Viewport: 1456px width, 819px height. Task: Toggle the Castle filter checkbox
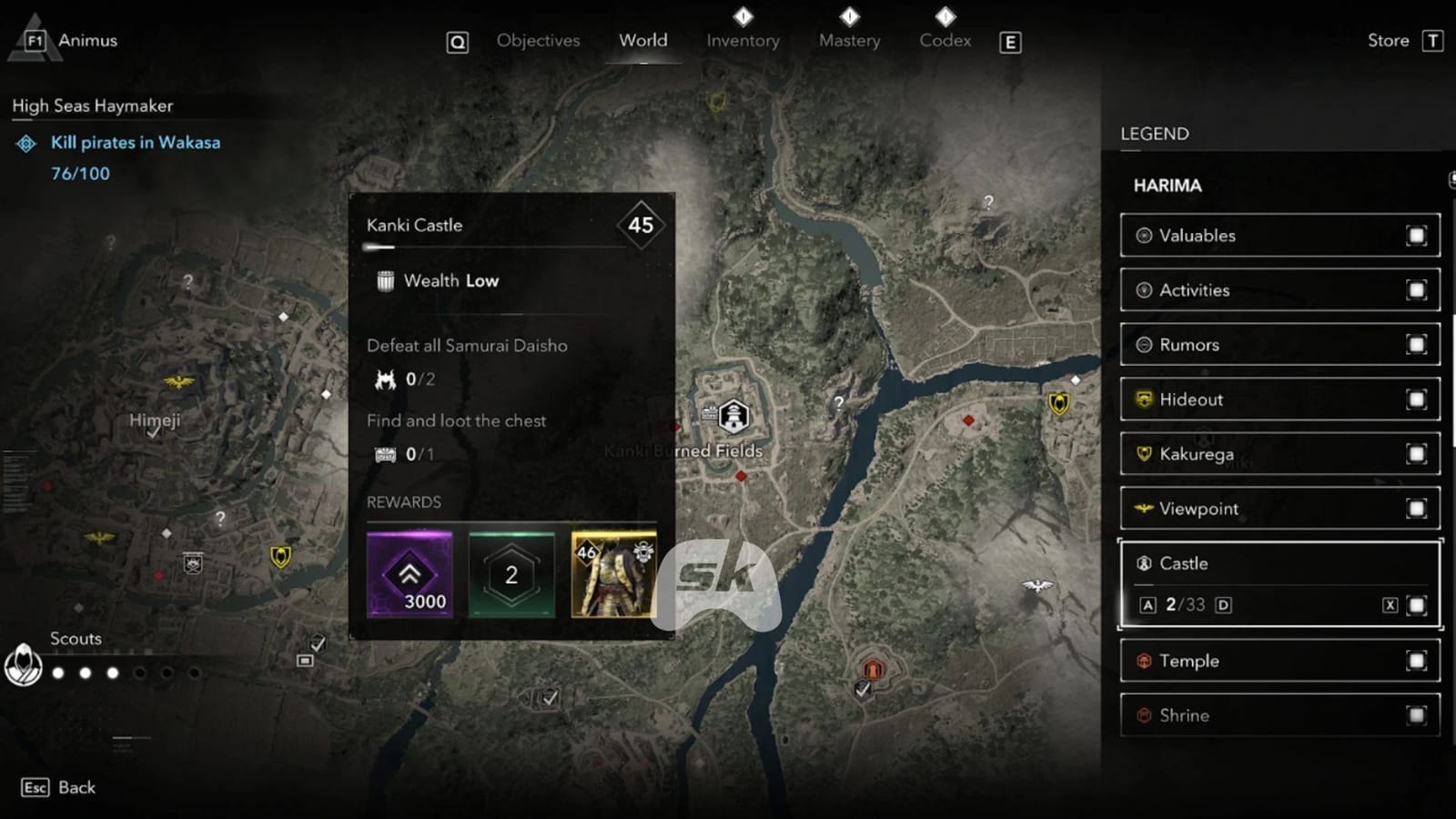[1417, 603]
